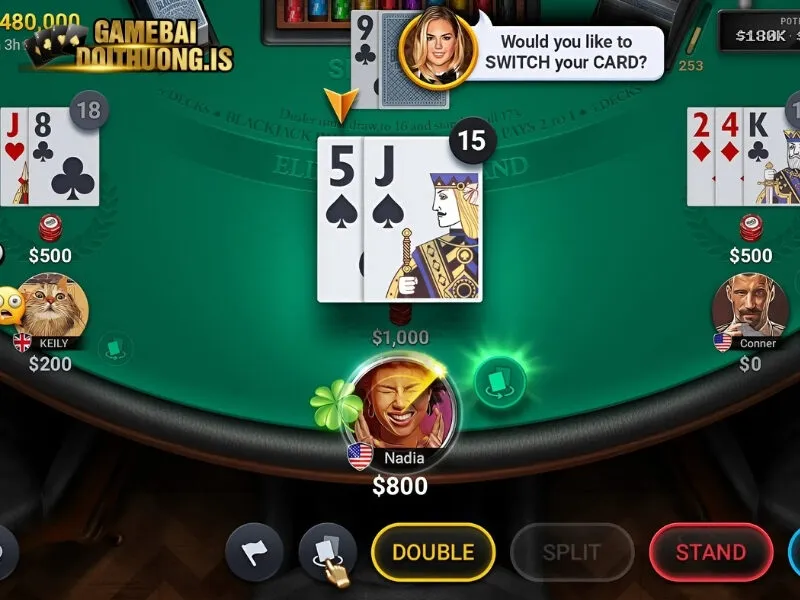
Task: Double down with the DOUBLE button
Action: point(433,552)
